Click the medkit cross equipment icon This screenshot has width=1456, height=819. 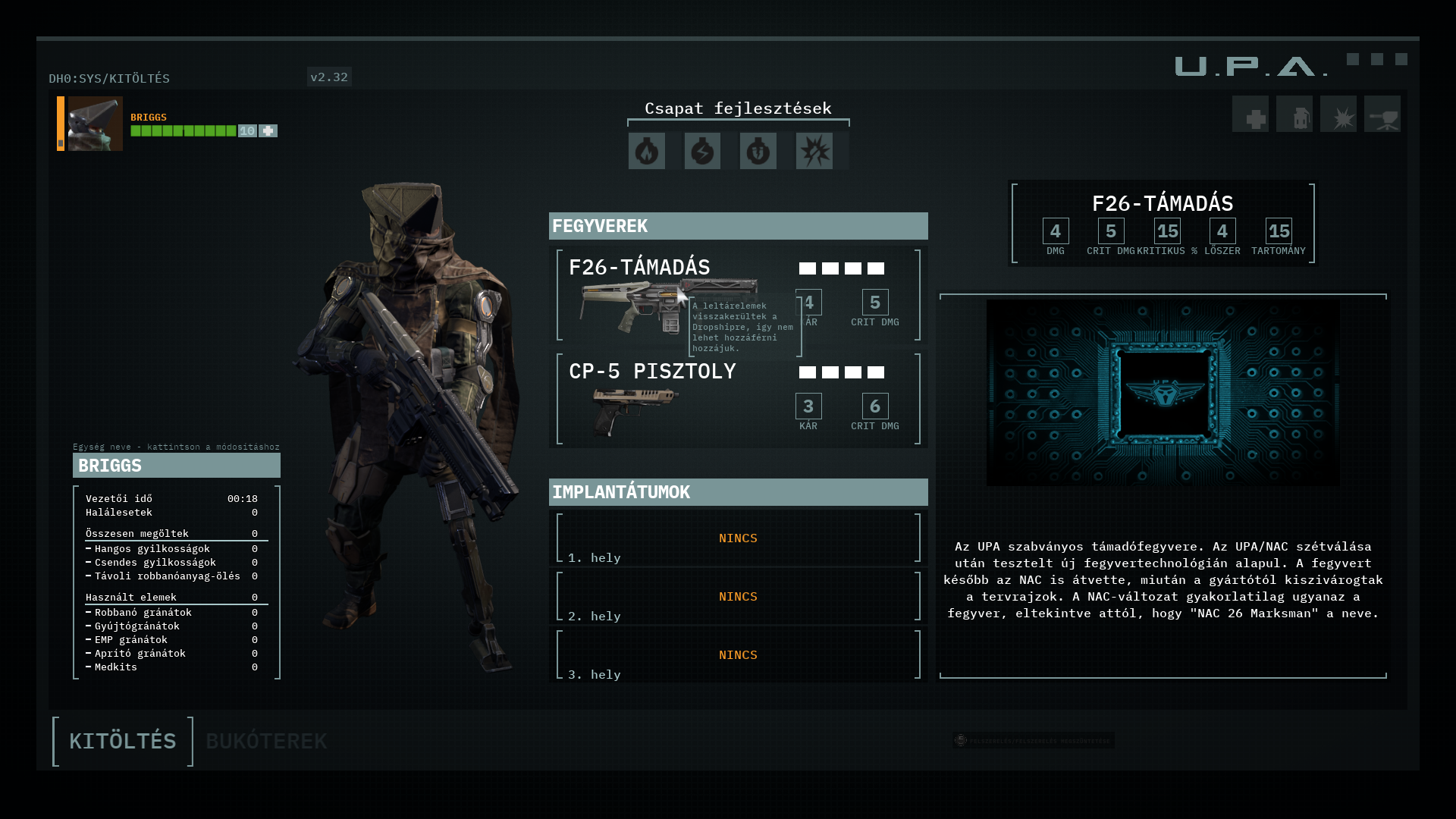pos(1250,115)
